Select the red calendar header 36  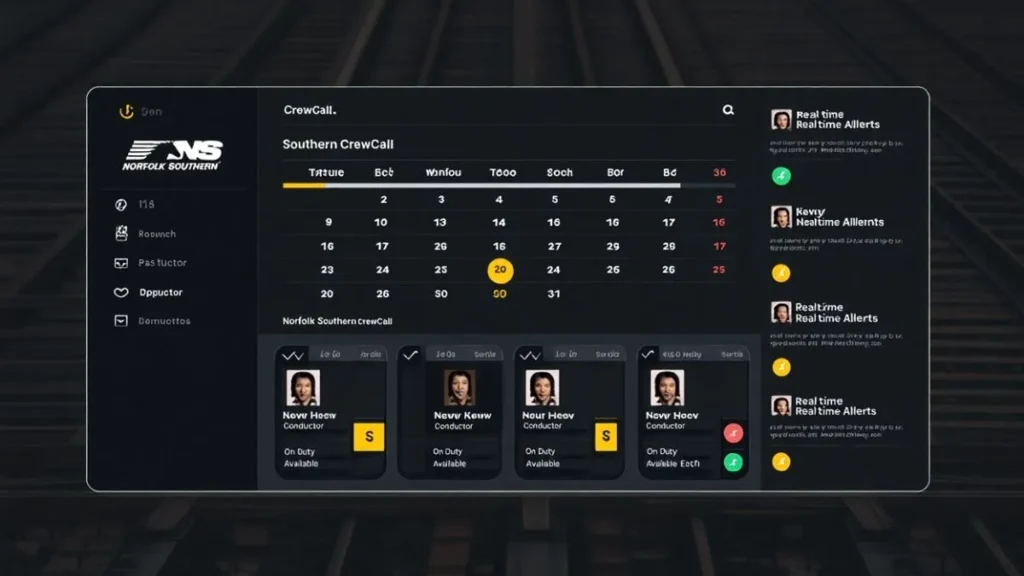(719, 172)
